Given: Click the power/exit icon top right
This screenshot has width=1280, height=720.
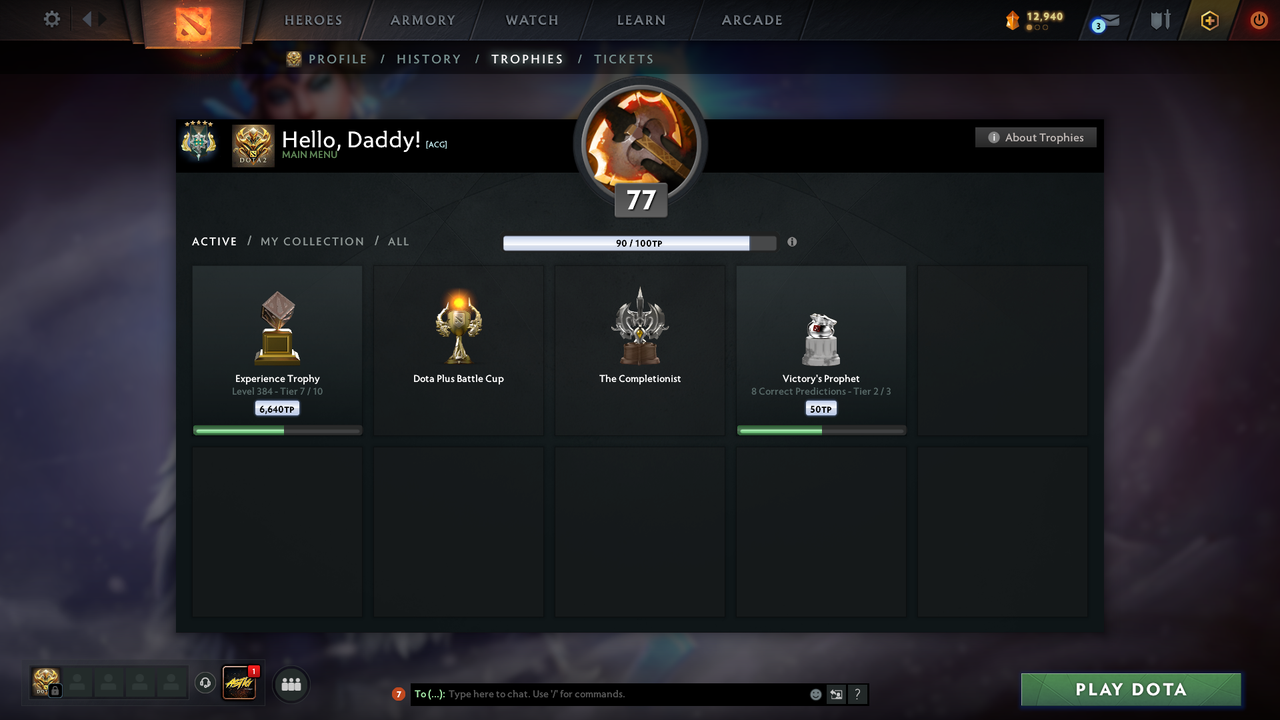Looking at the screenshot, I should click(x=1258, y=20).
